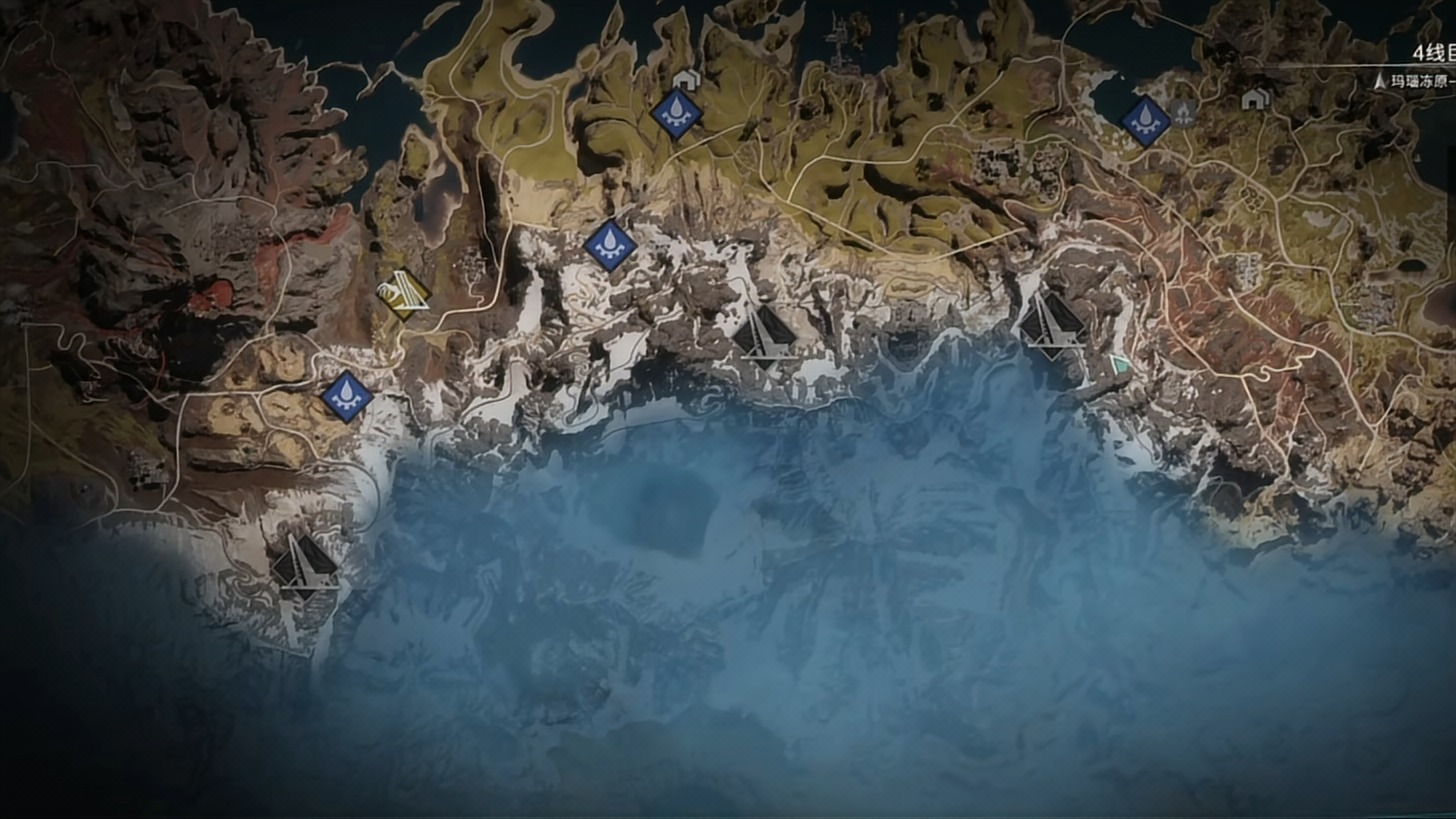Click the house icon at the top of the map
Image resolution: width=1456 pixels, height=819 pixels.
pos(685,78)
